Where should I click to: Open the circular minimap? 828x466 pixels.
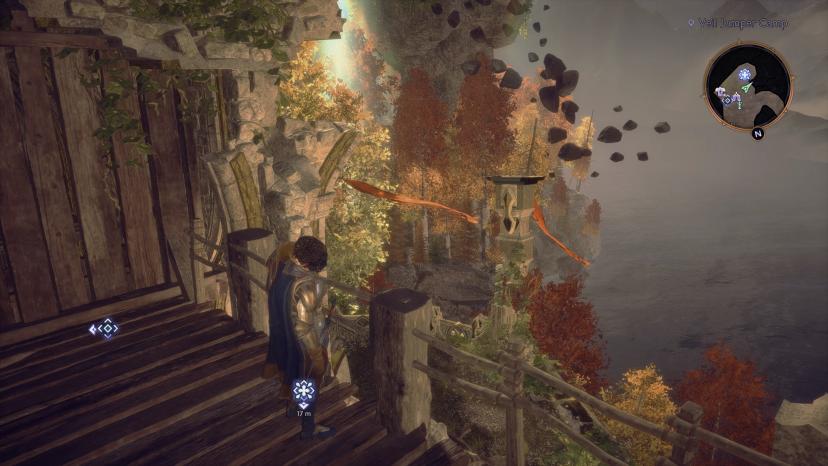748,86
